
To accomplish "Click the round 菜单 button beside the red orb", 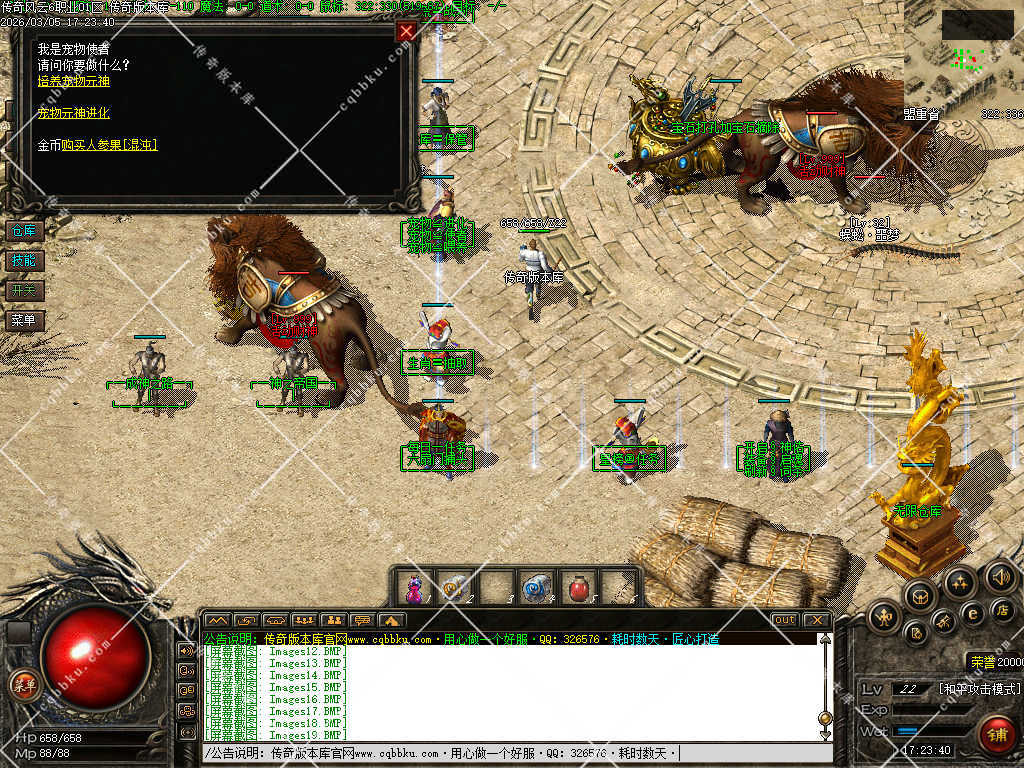I will click(23, 685).
